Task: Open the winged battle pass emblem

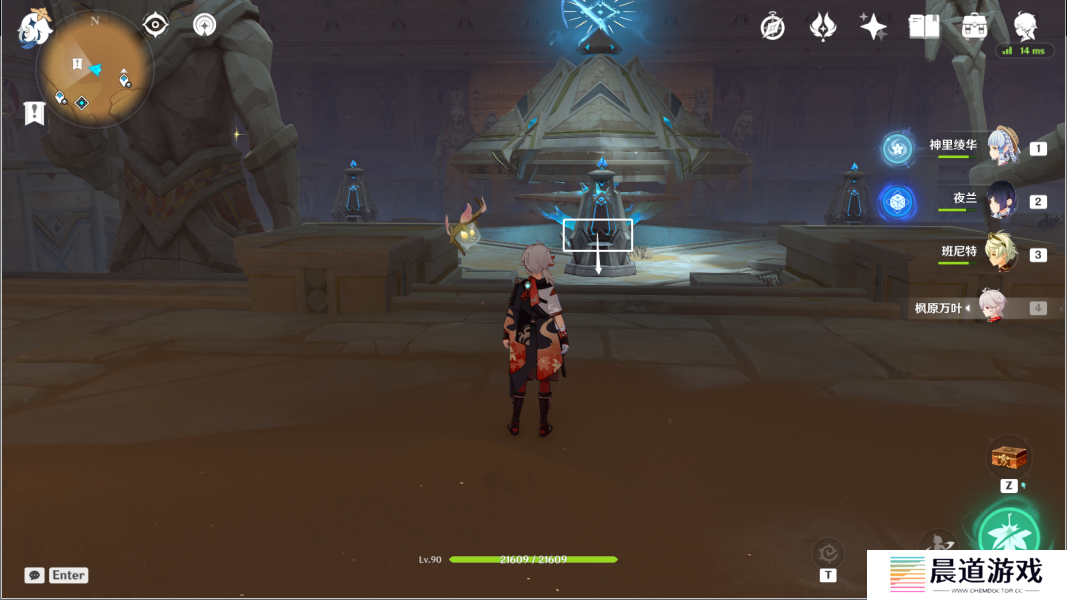Action: 823,27
